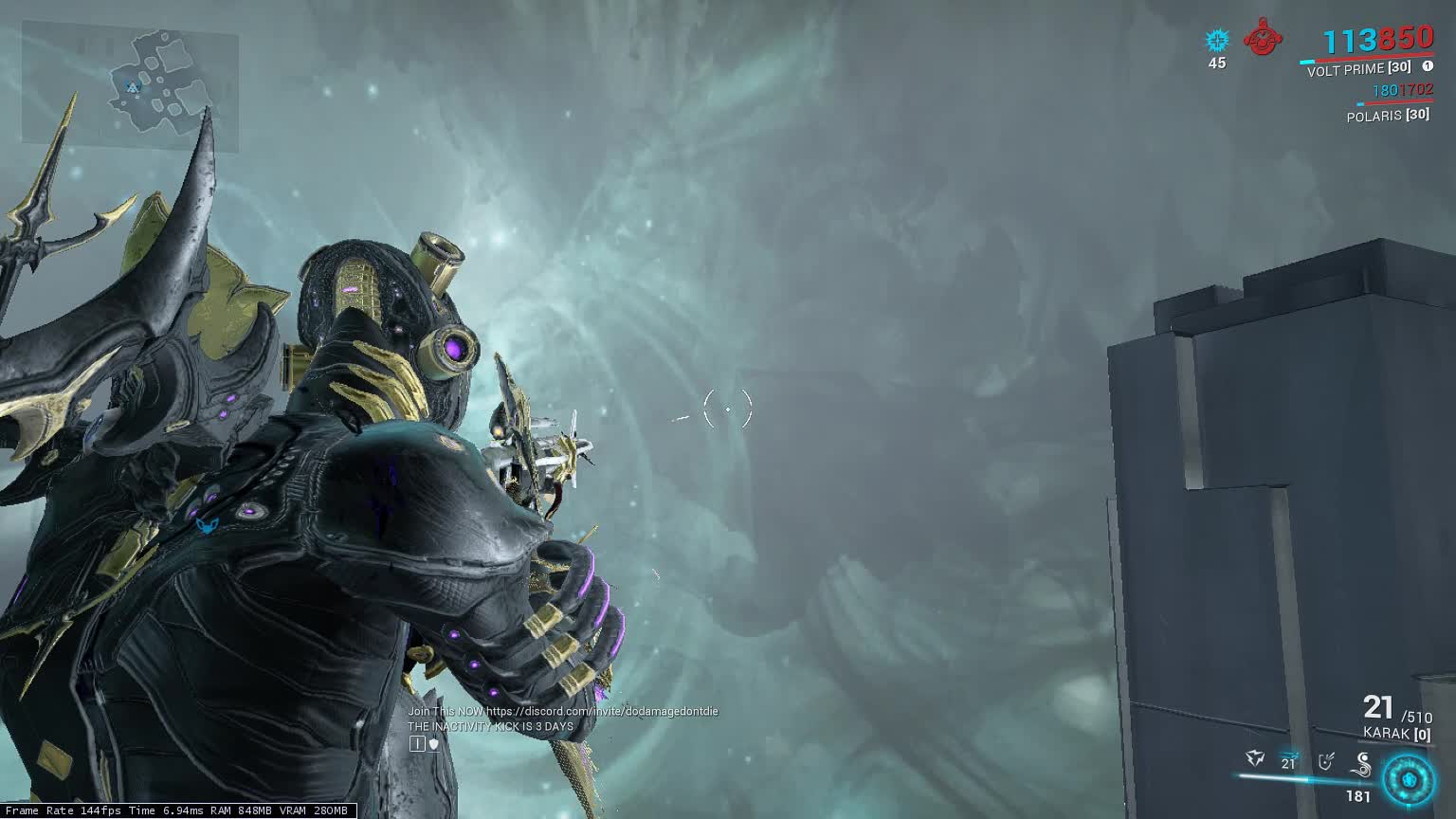
Task: Activate Volt's Speed ability icon
Action: 1288,760
